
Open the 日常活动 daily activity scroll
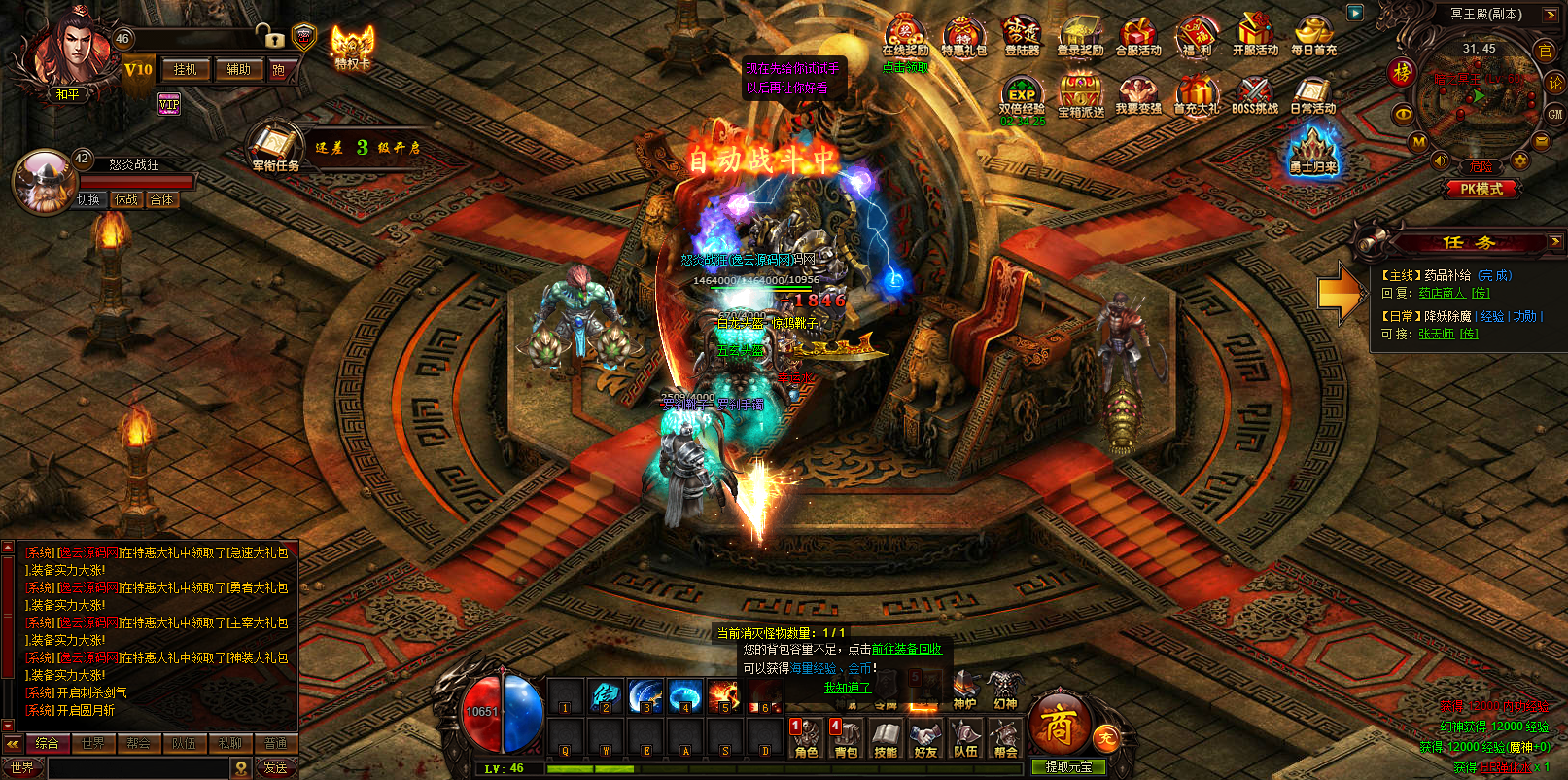(1312, 95)
